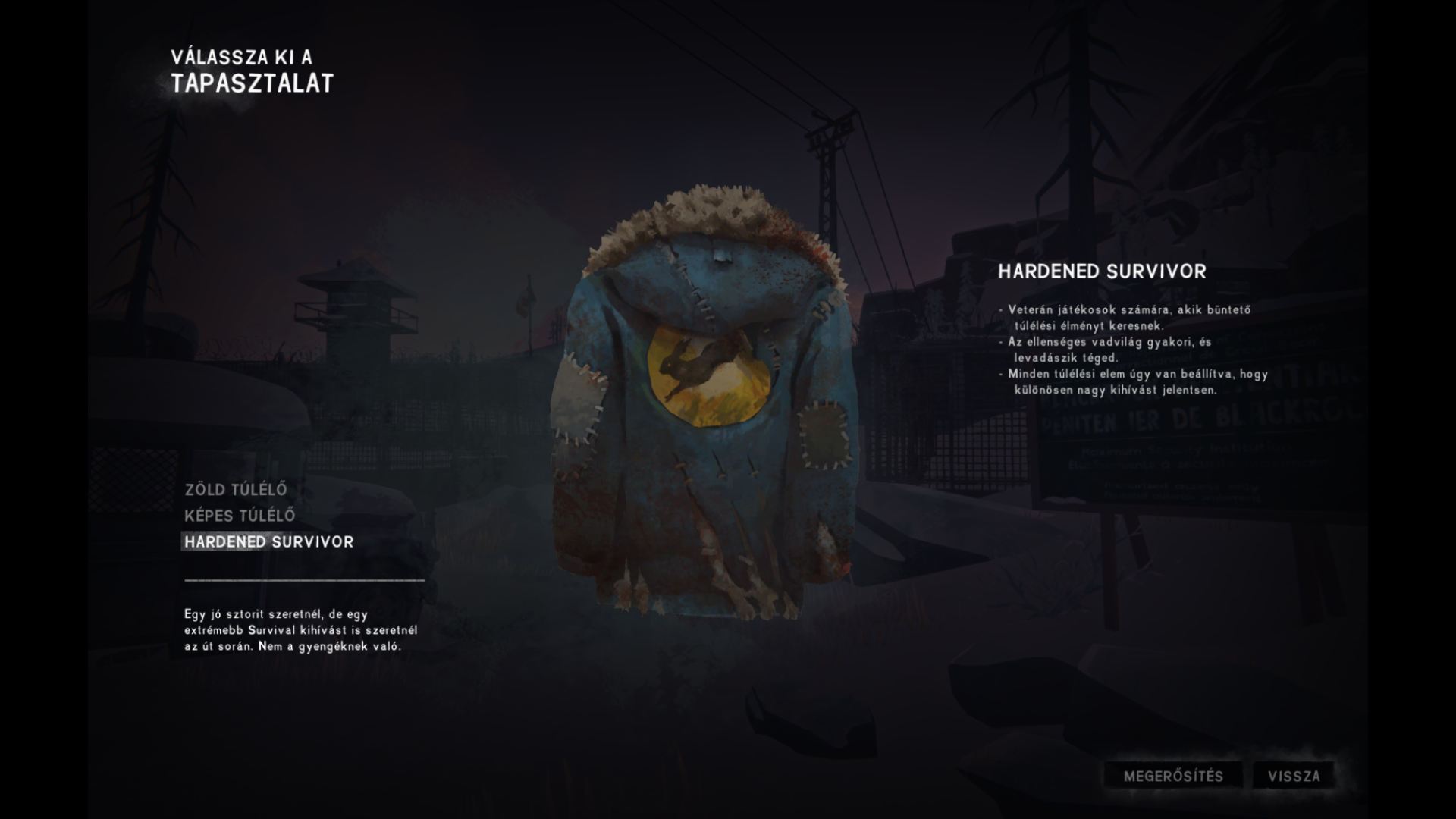Image resolution: width=1456 pixels, height=819 pixels.
Task: Go back using the Vissza button
Action: [1294, 776]
